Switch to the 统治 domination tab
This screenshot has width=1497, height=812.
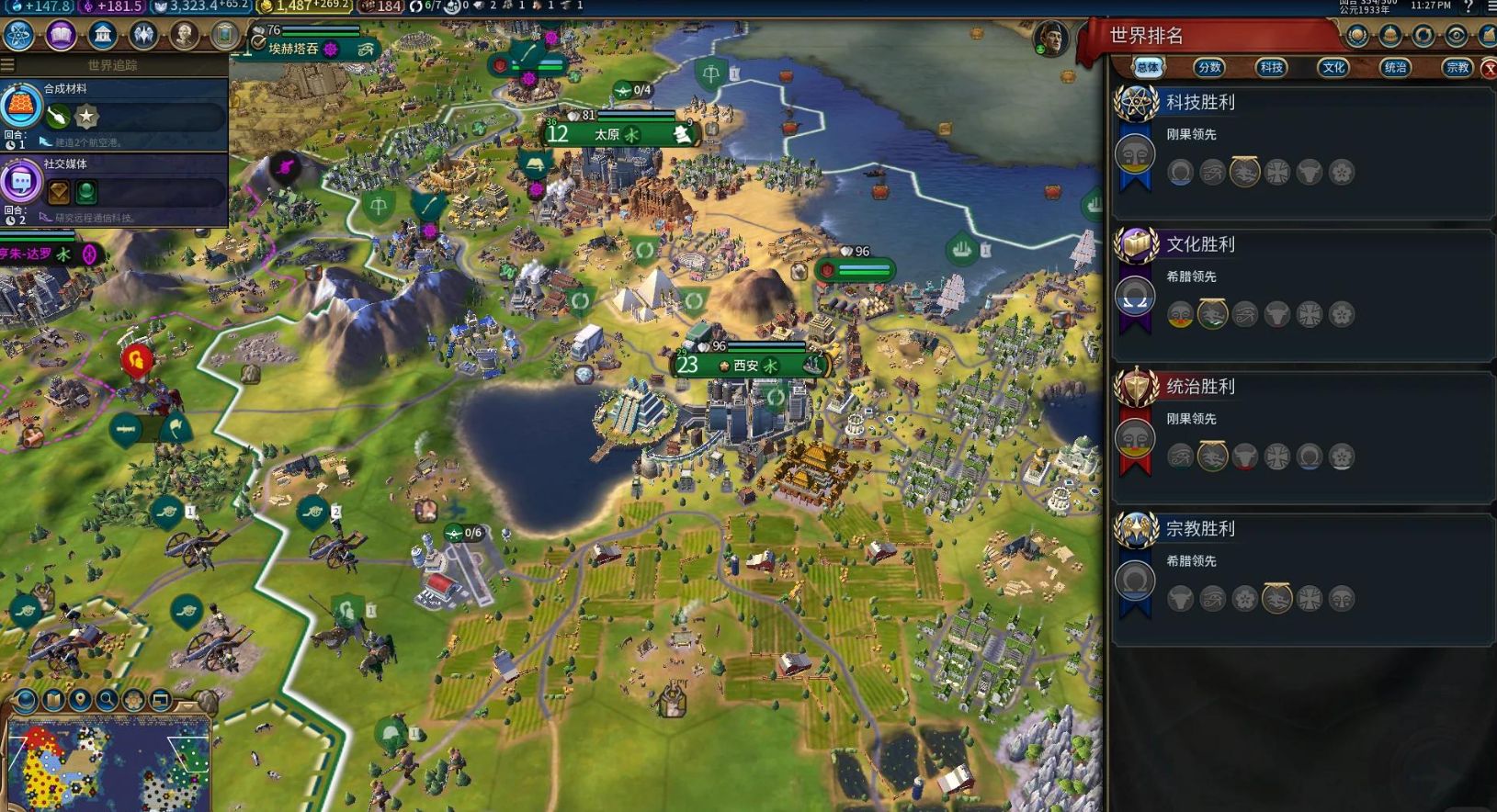point(1395,67)
